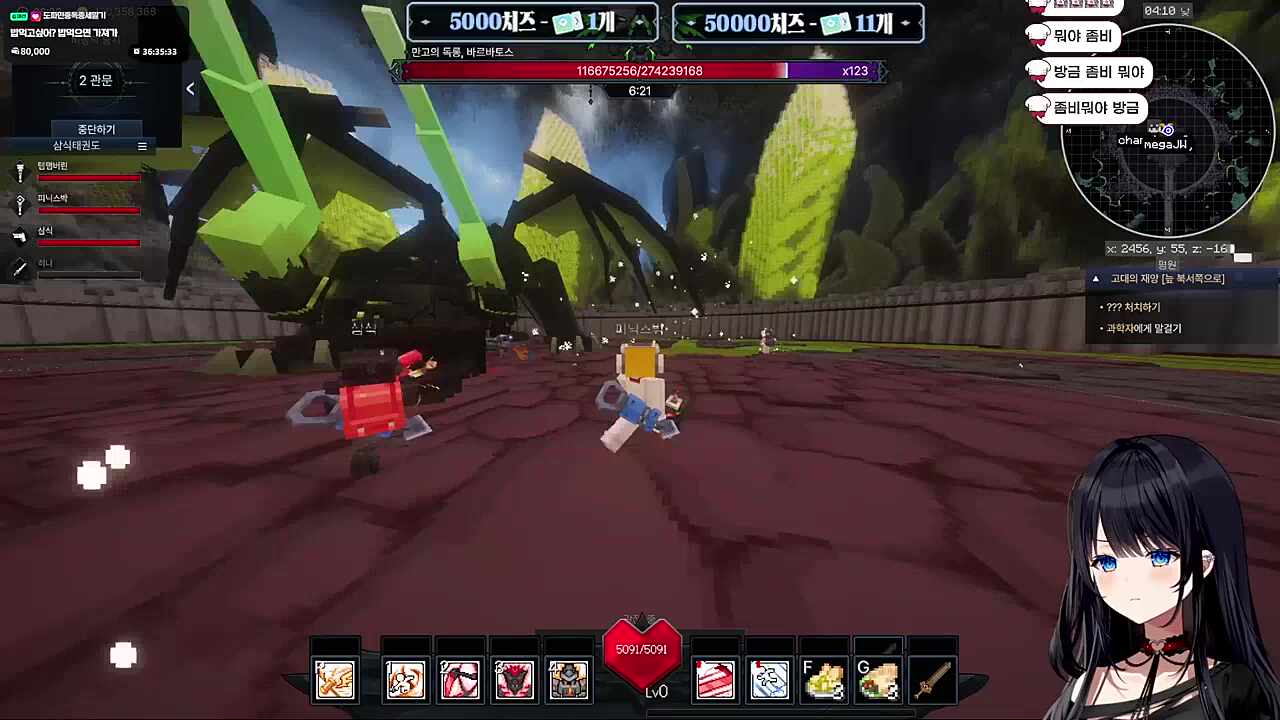
Task: Use the red striped skill icon
Action: tap(715, 680)
